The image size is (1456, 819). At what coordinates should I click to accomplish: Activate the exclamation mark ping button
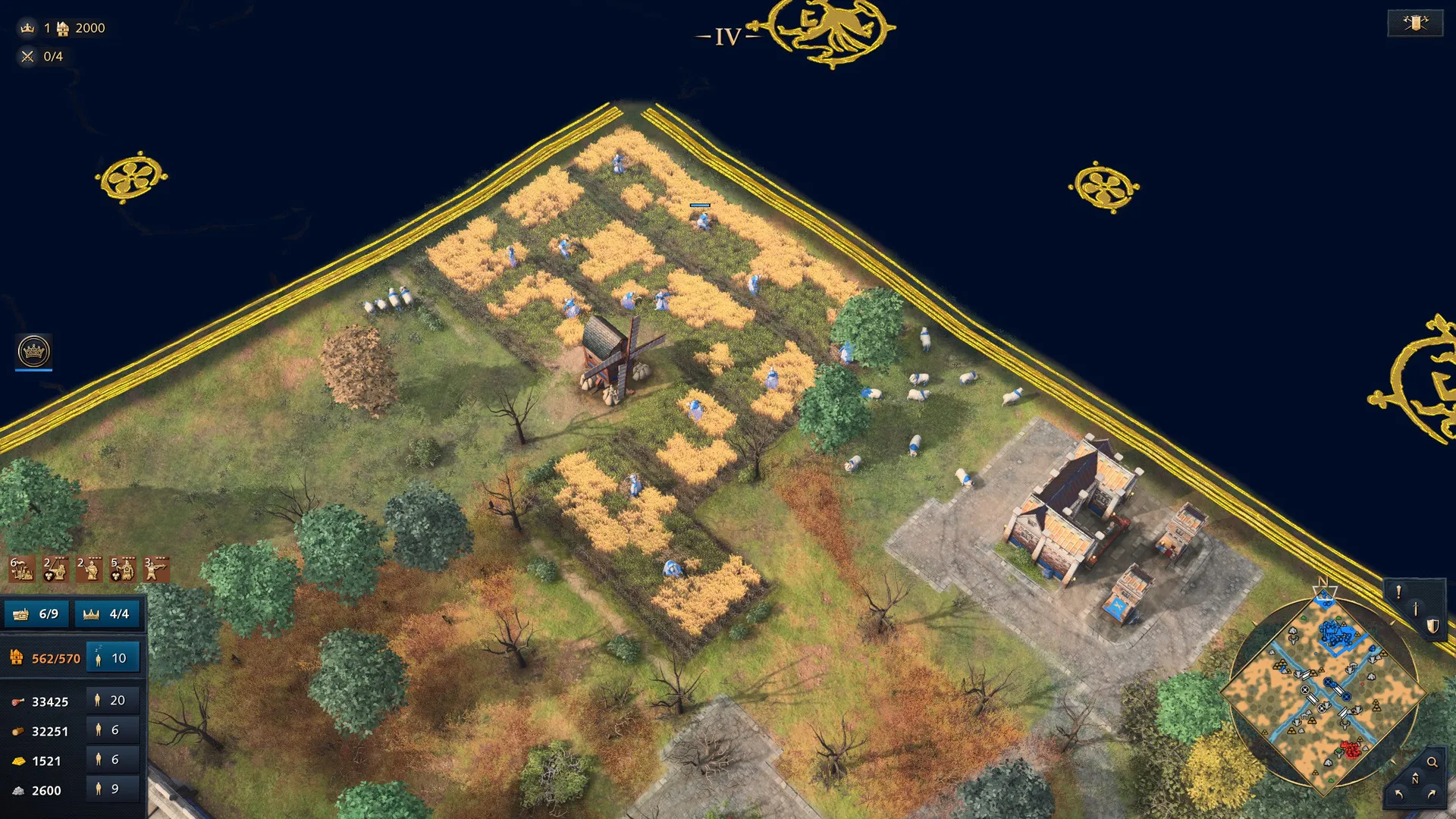point(1398,592)
